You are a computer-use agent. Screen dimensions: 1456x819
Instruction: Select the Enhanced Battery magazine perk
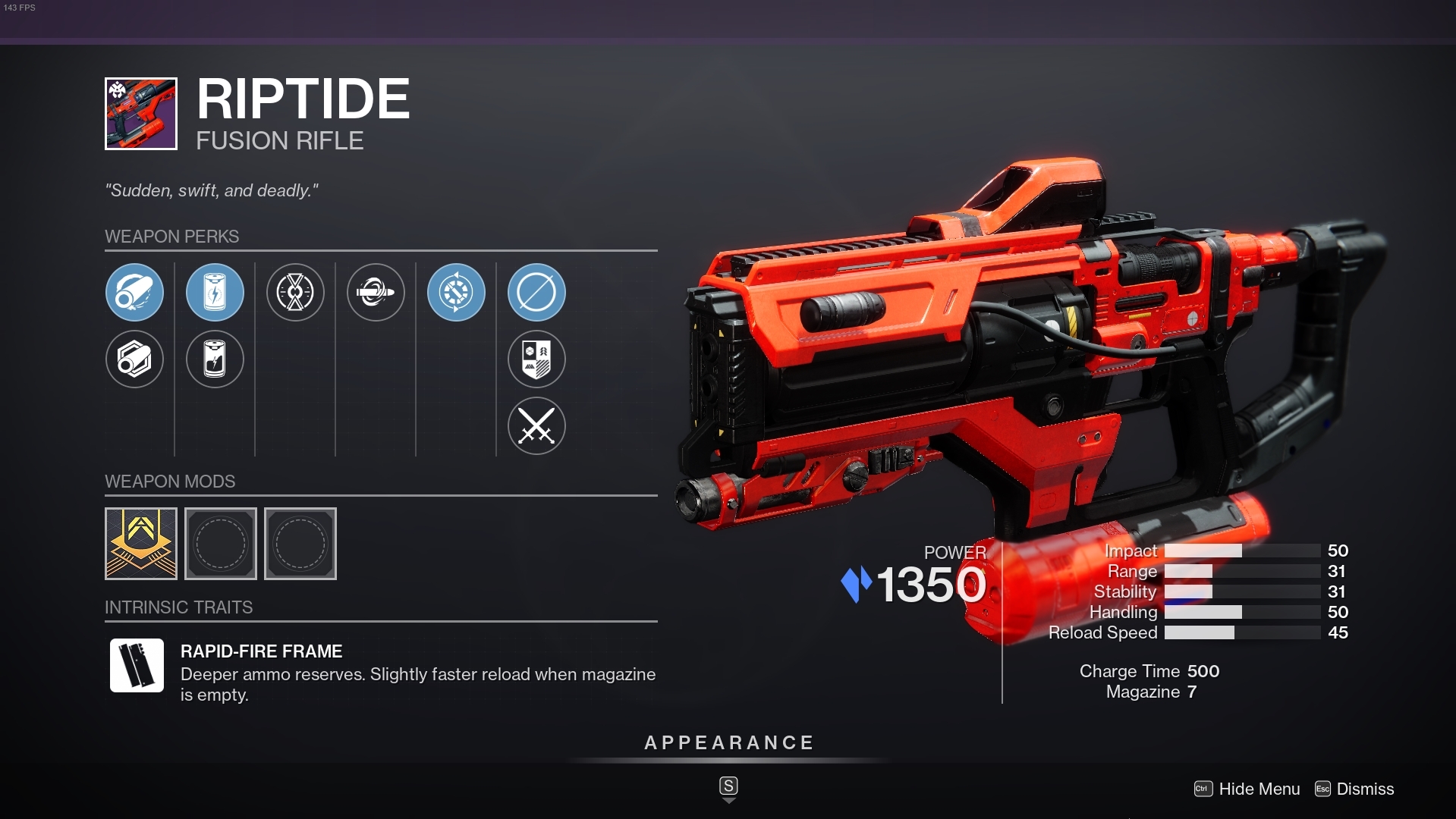click(215, 292)
